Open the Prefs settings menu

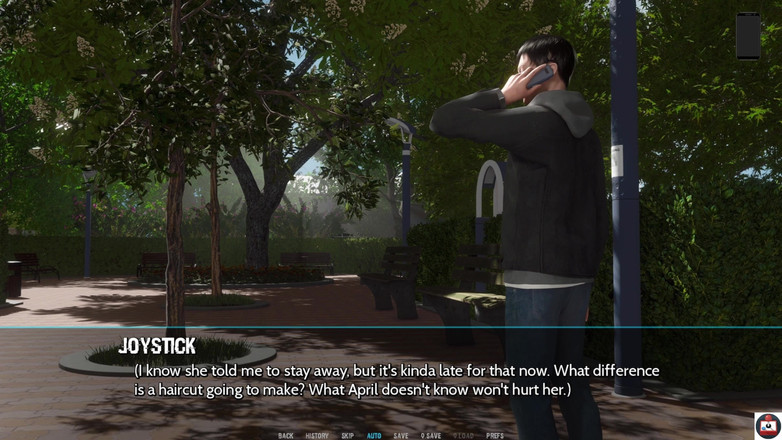[x=495, y=435]
